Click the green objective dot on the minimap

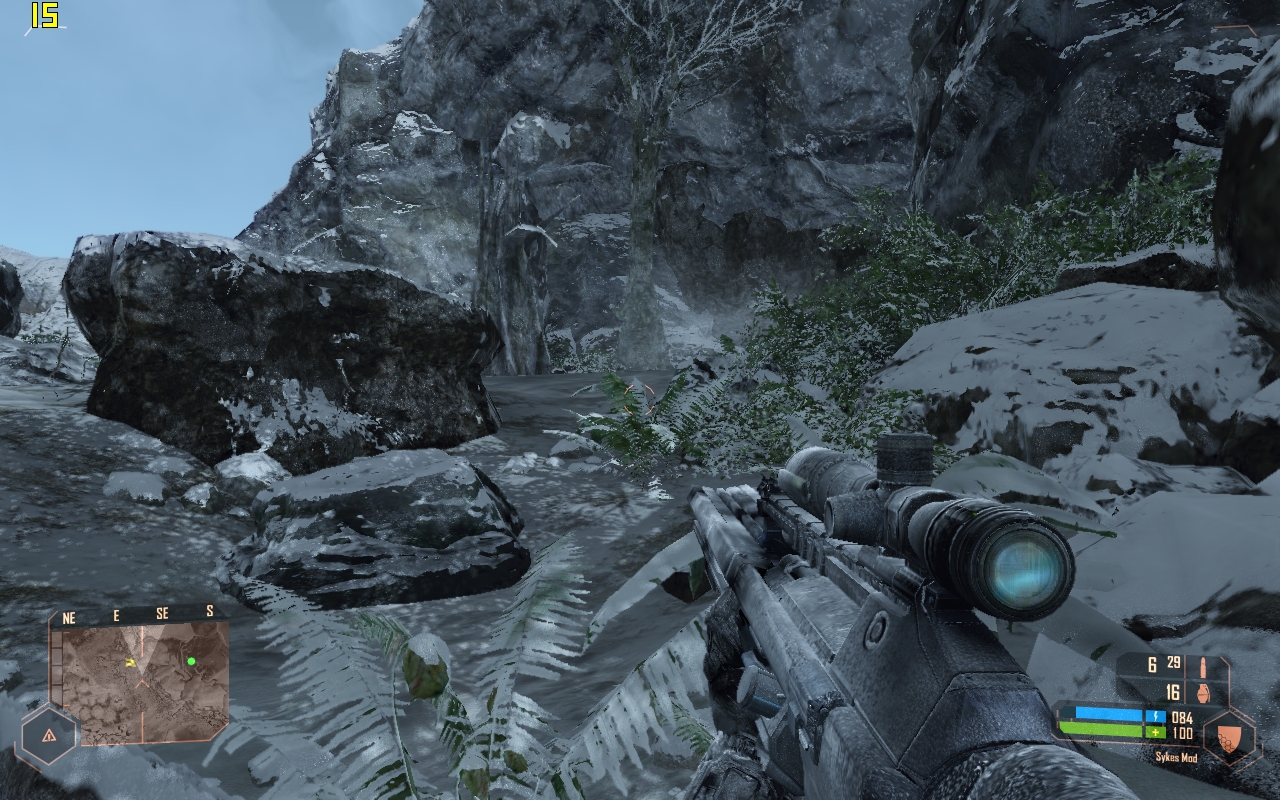pos(191,662)
